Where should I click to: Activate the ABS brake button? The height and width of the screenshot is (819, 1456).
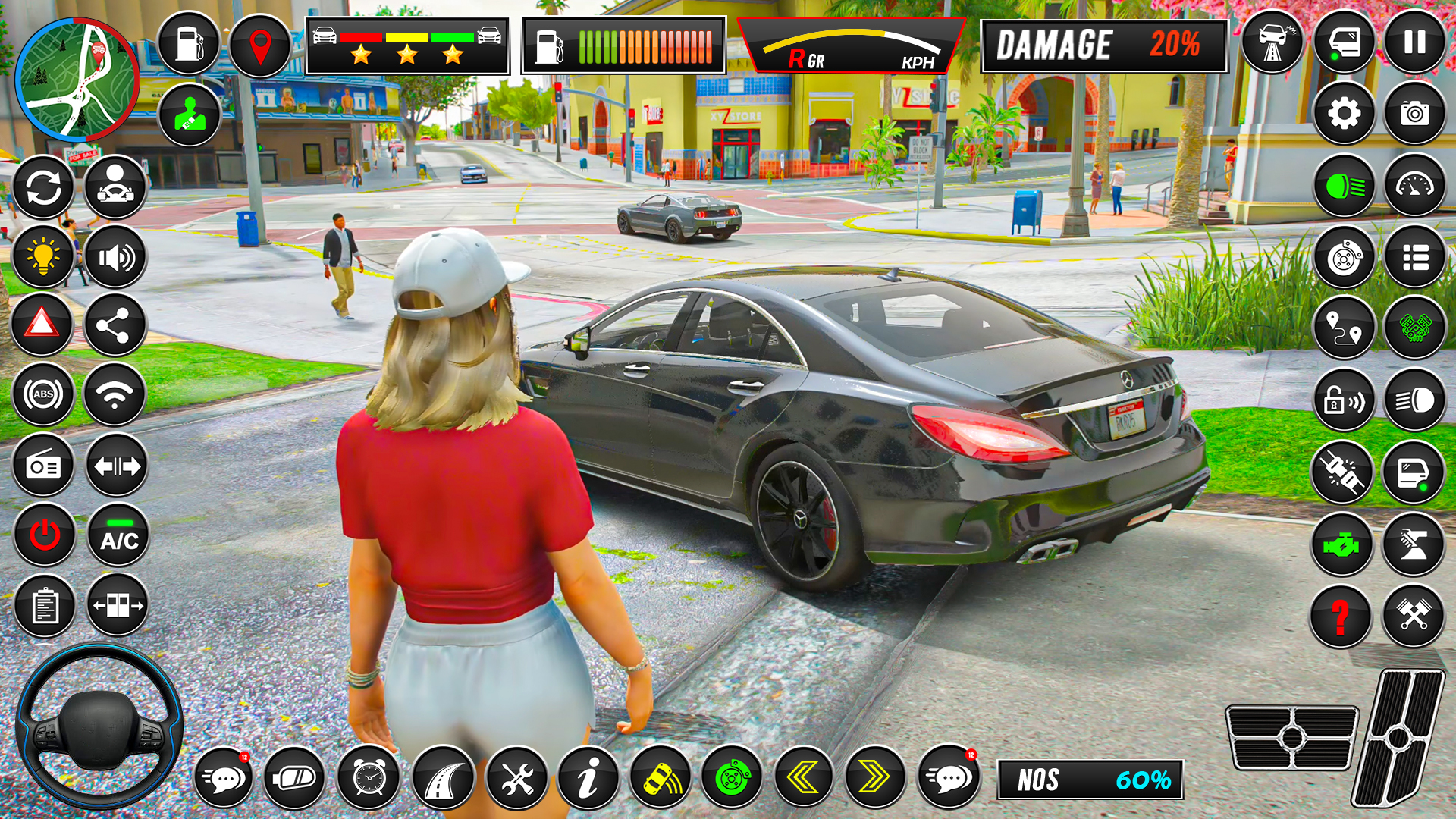[43, 394]
